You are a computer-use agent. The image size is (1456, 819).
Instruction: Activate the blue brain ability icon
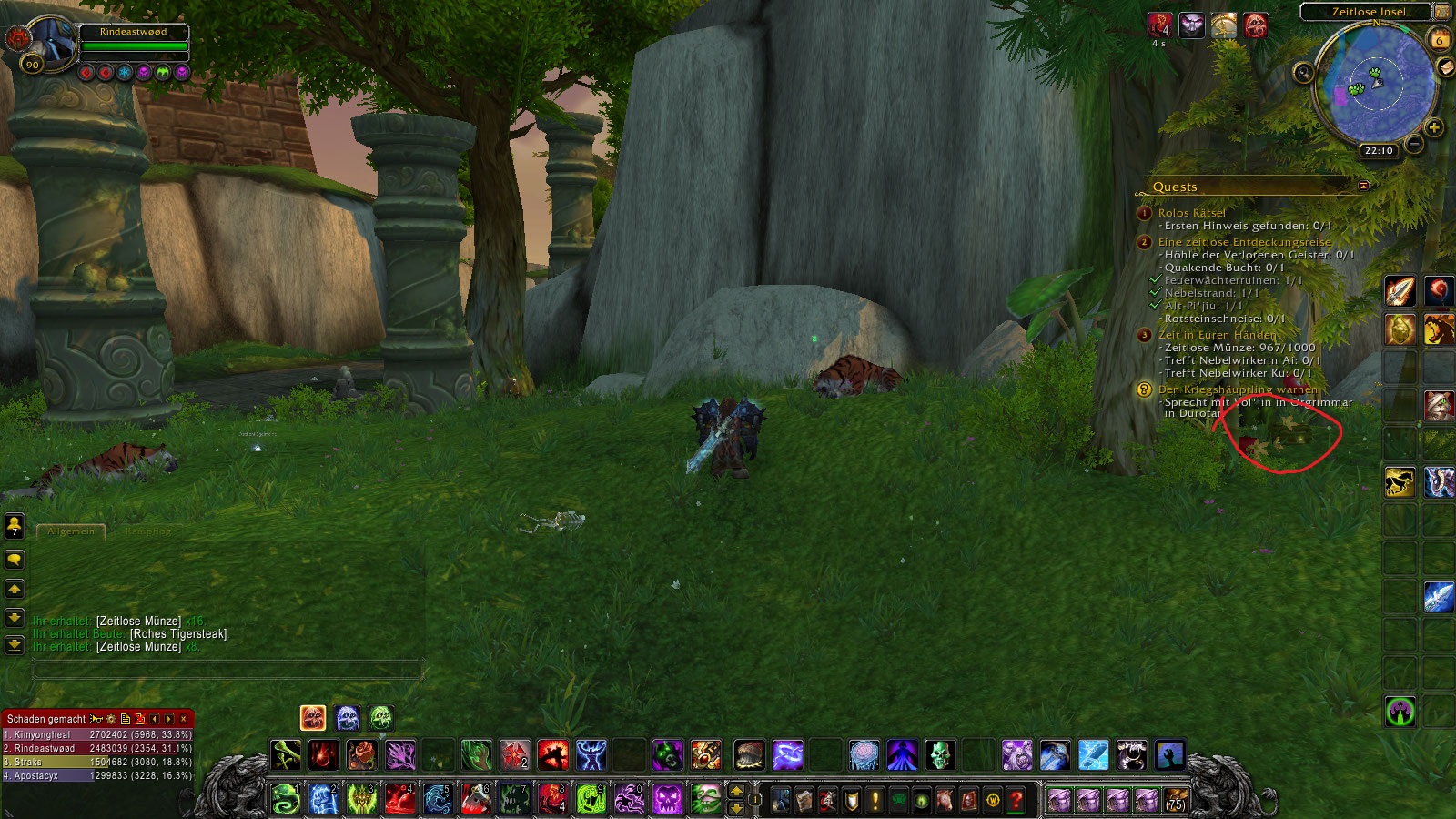coord(864,755)
